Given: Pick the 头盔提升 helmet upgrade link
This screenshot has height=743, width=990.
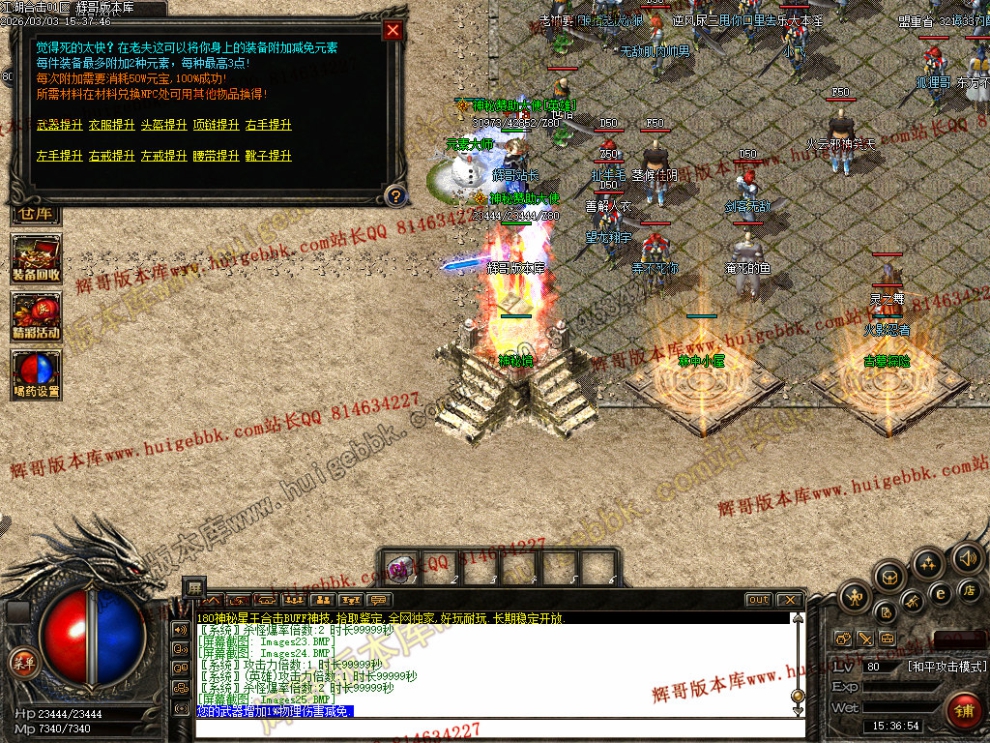Looking at the screenshot, I should (163, 125).
